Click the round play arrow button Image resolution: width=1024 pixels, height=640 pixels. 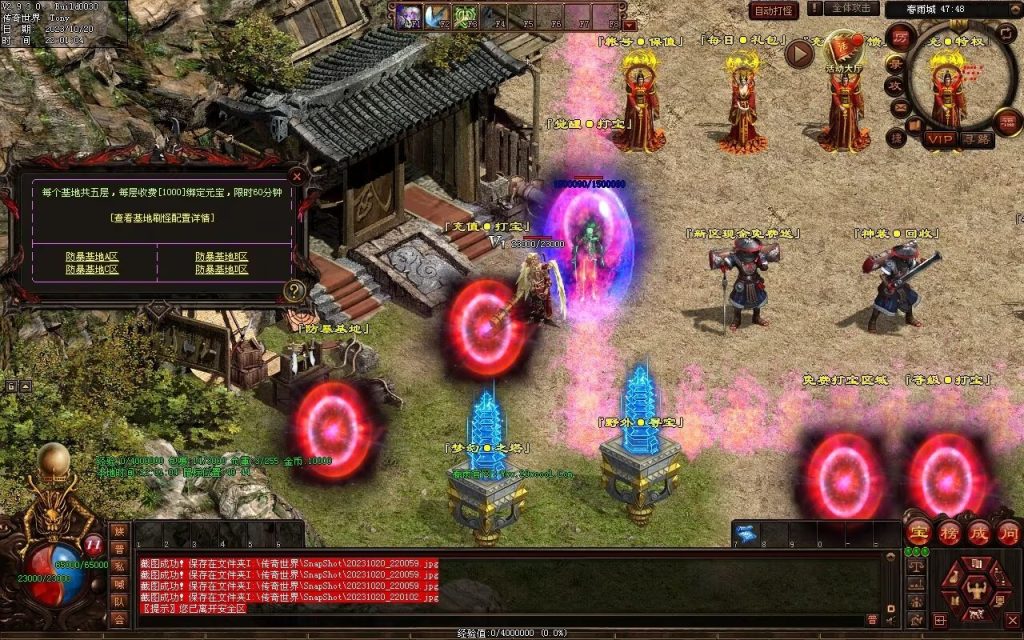pyautogui.click(x=799, y=53)
